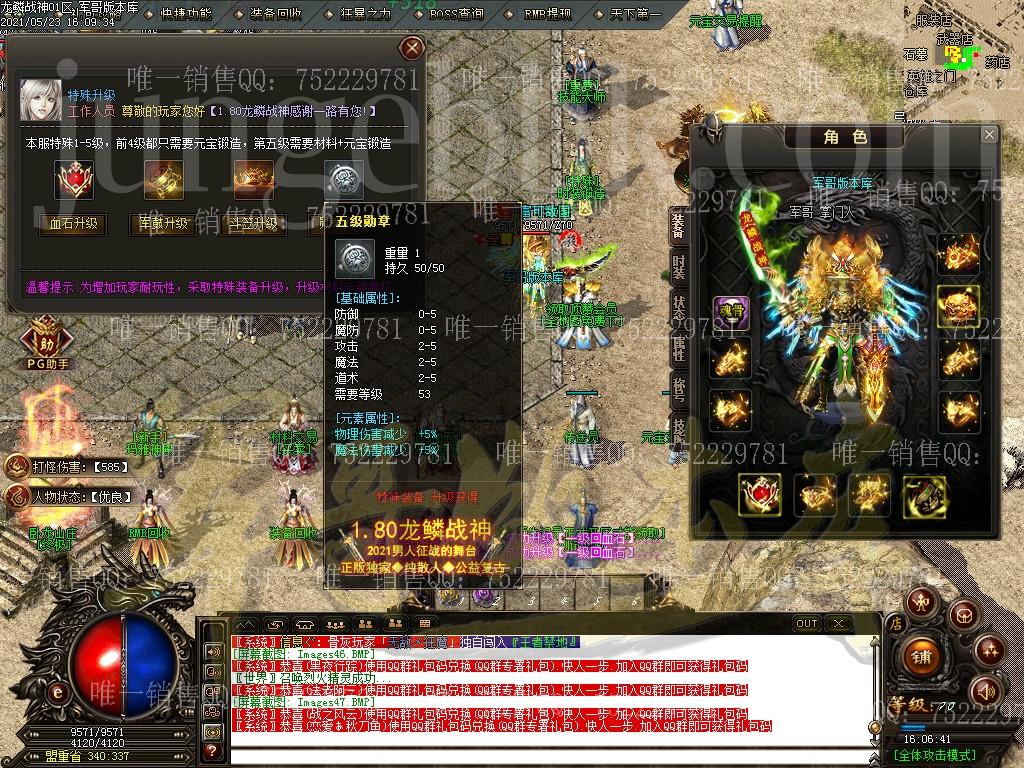The width and height of the screenshot is (1024, 768).
Task: Open the 装备回收 equipment recycling menu
Action: click(276, 14)
